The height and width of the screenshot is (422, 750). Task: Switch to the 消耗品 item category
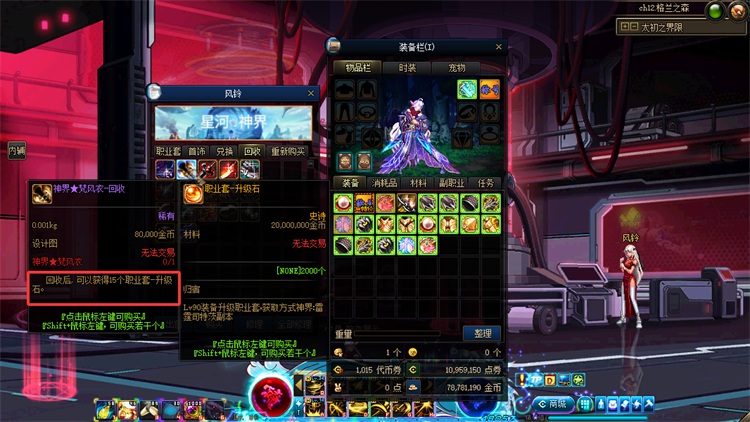[384, 183]
